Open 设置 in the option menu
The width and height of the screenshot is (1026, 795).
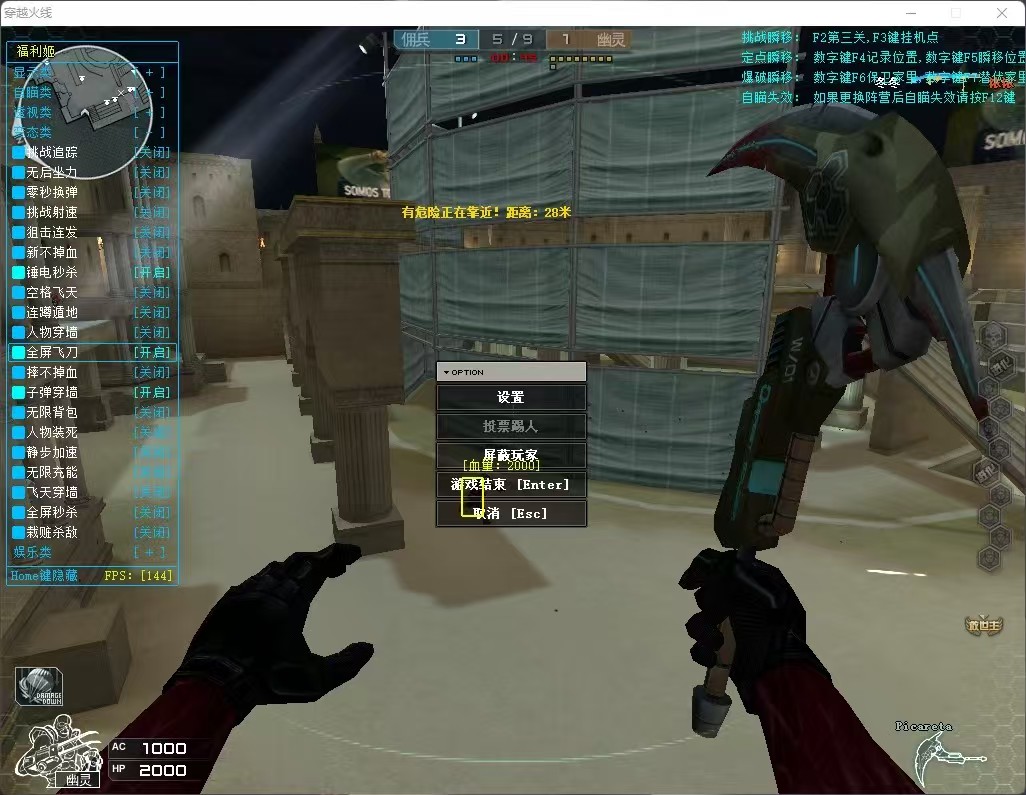click(511, 397)
